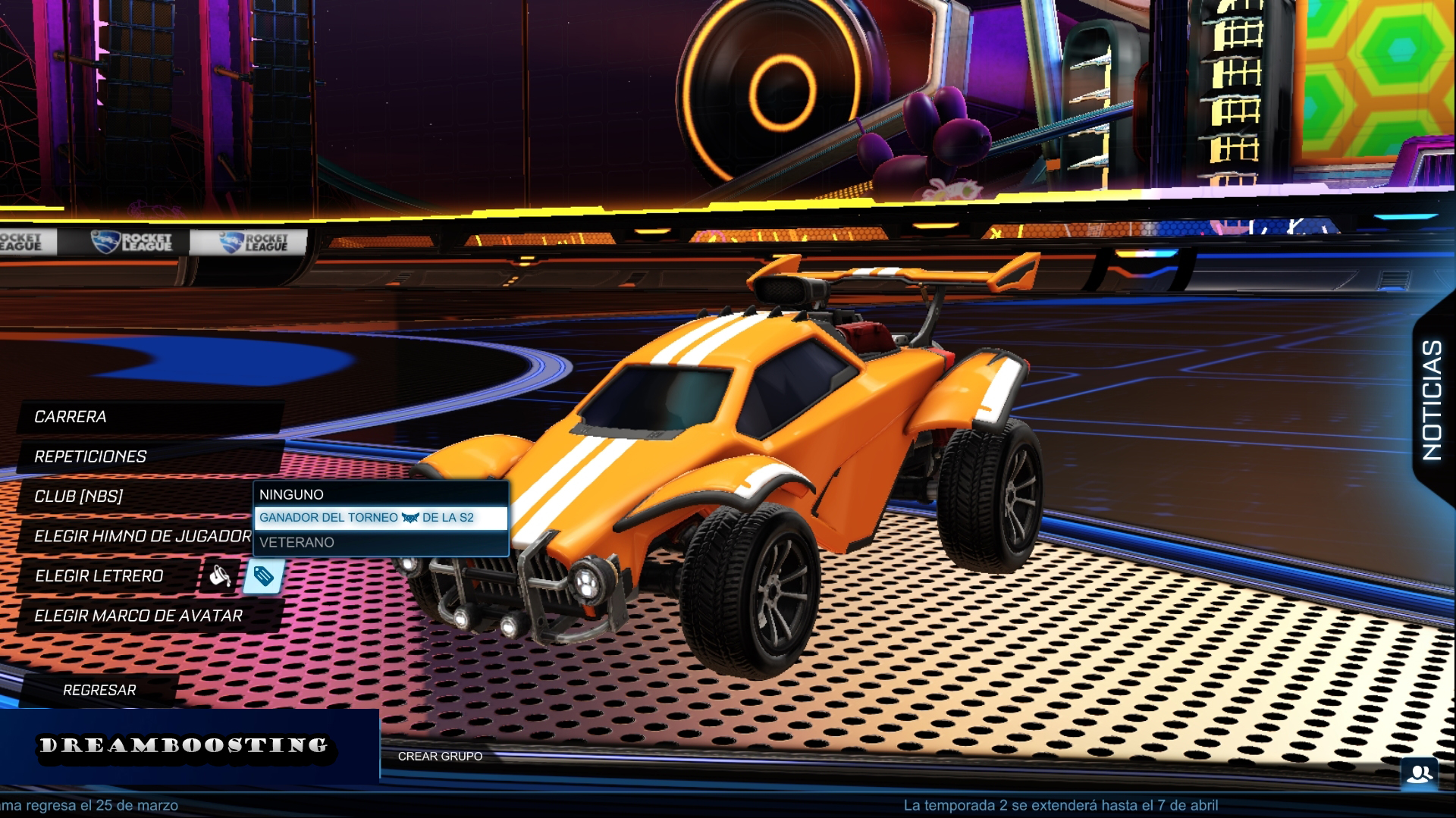This screenshot has width=1456, height=818.
Task: Select the paint bucket customization icon
Action: (219, 578)
